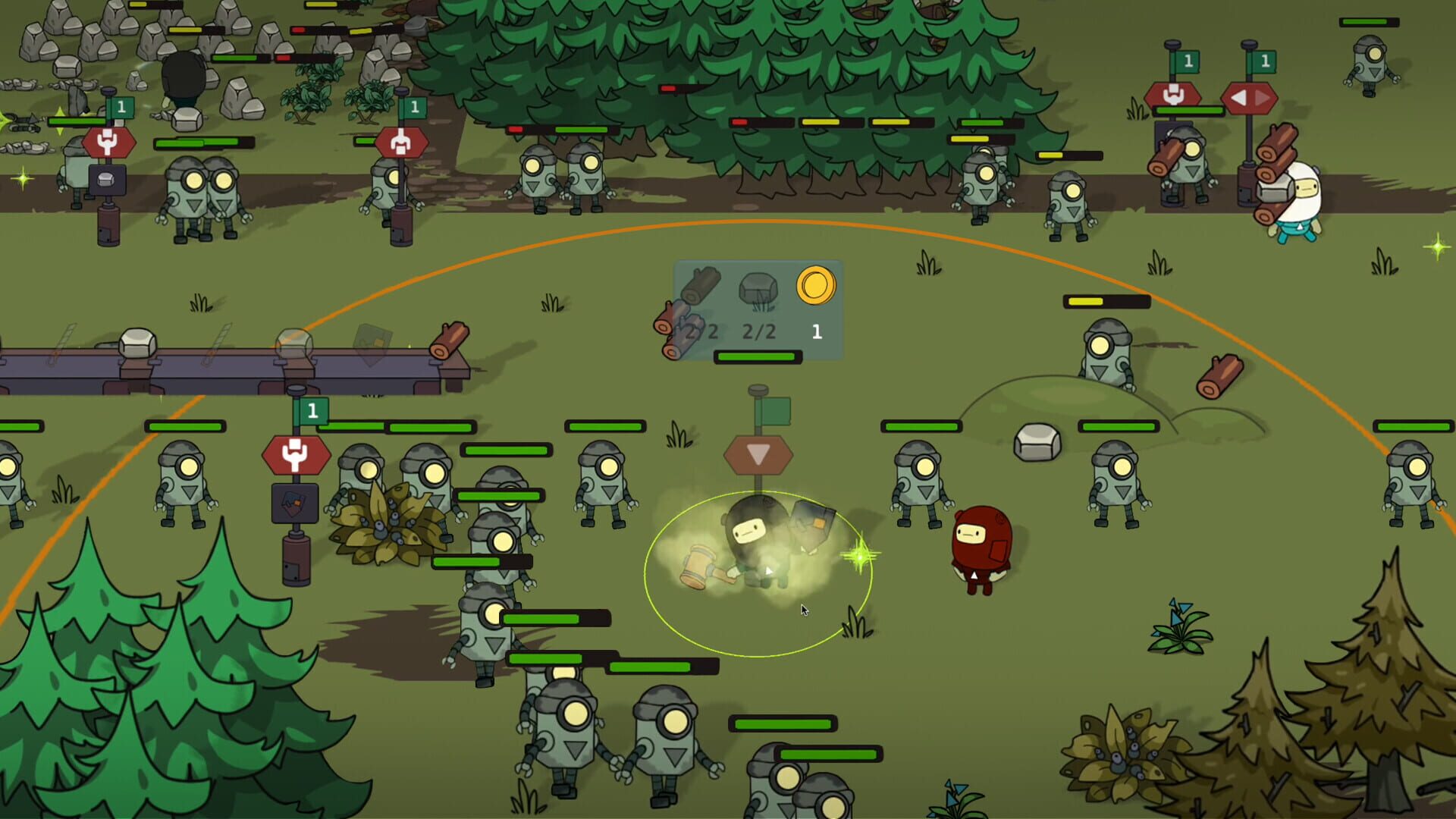Screen dimensions: 1456x819
Task: Expand the green flag labeled 1 on the direction signpost
Action: [1263, 61]
